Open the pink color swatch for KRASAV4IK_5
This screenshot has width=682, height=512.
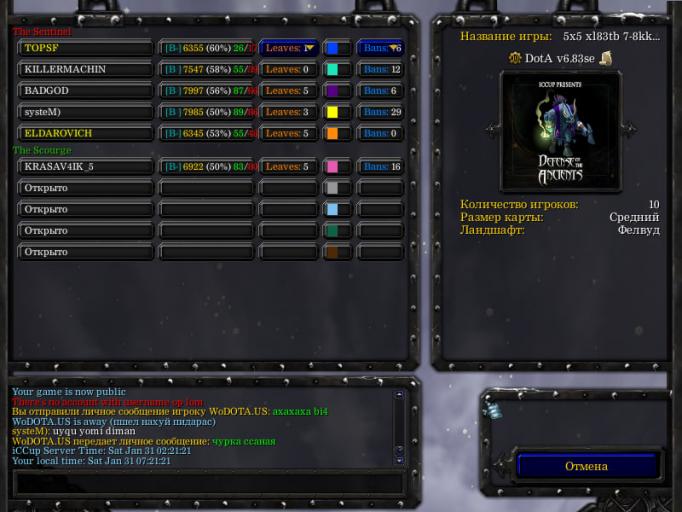336,167
